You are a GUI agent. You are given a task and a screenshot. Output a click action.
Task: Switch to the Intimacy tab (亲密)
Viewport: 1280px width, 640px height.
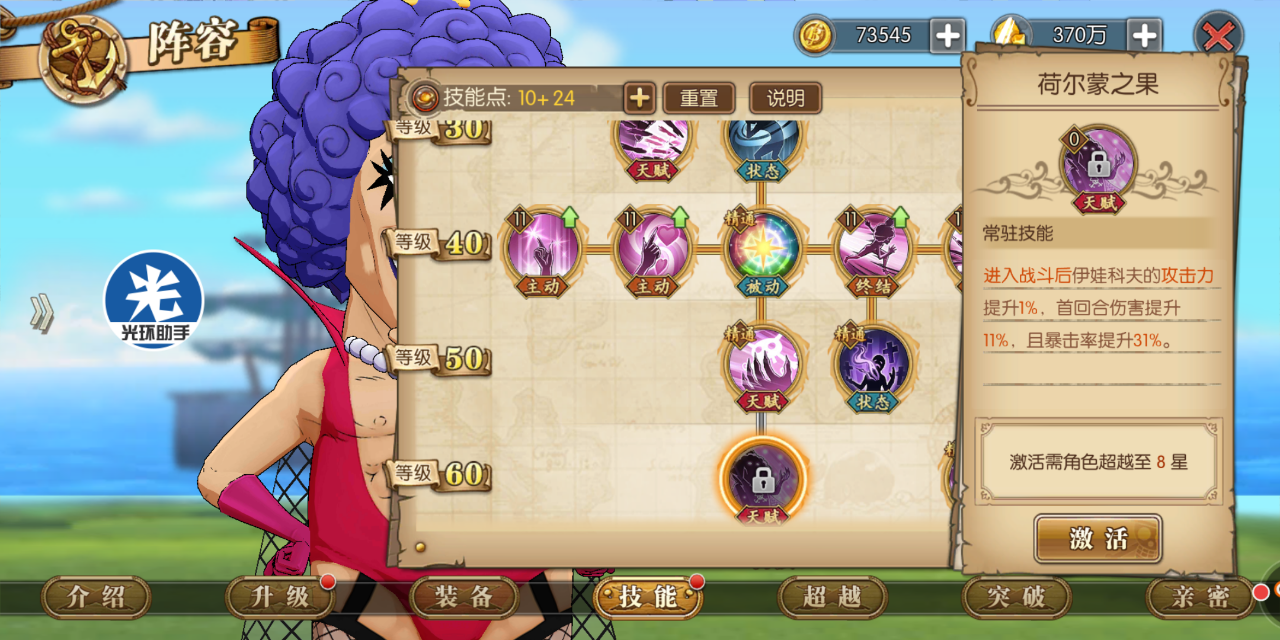coord(1200,598)
